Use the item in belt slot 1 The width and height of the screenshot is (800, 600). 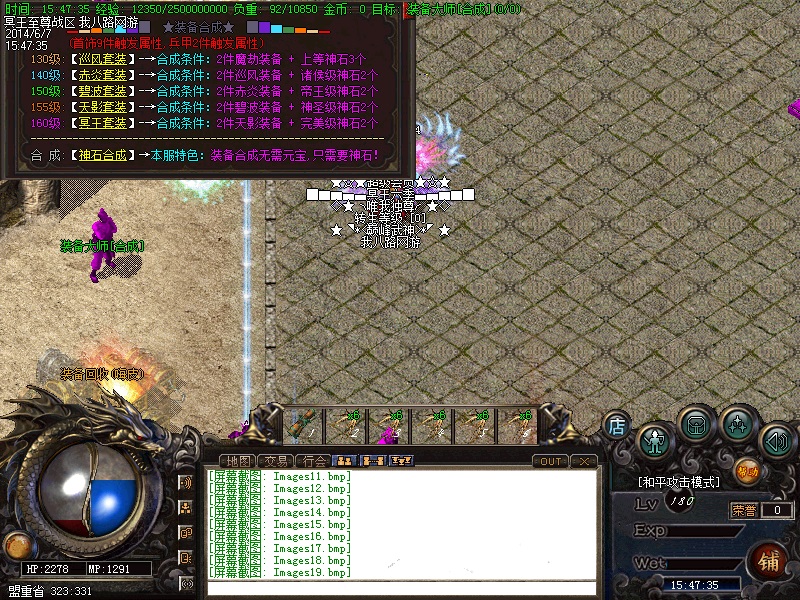point(301,425)
